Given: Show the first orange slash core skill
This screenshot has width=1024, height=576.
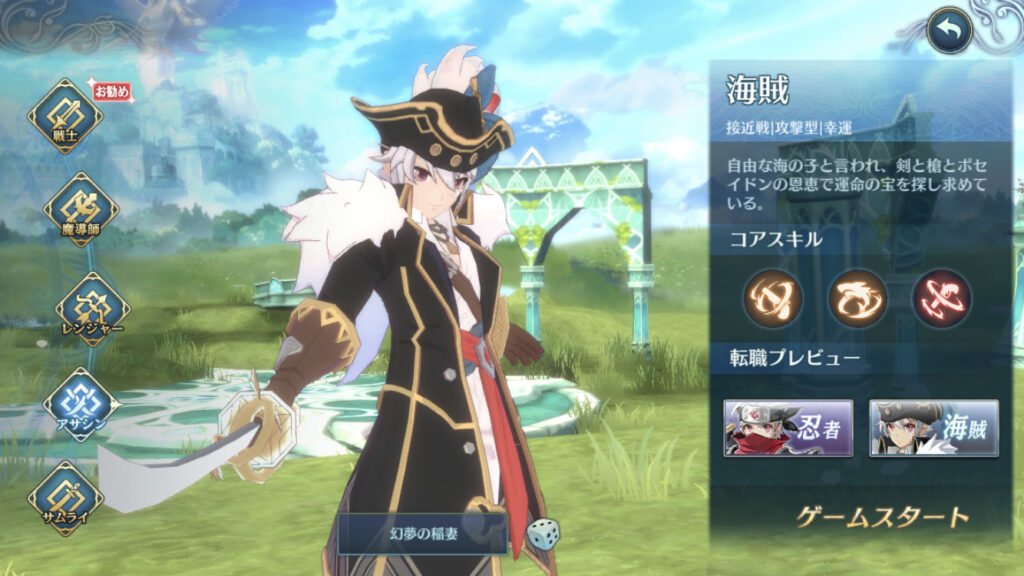Looking at the screenshot, I should (x=771, y=298).
